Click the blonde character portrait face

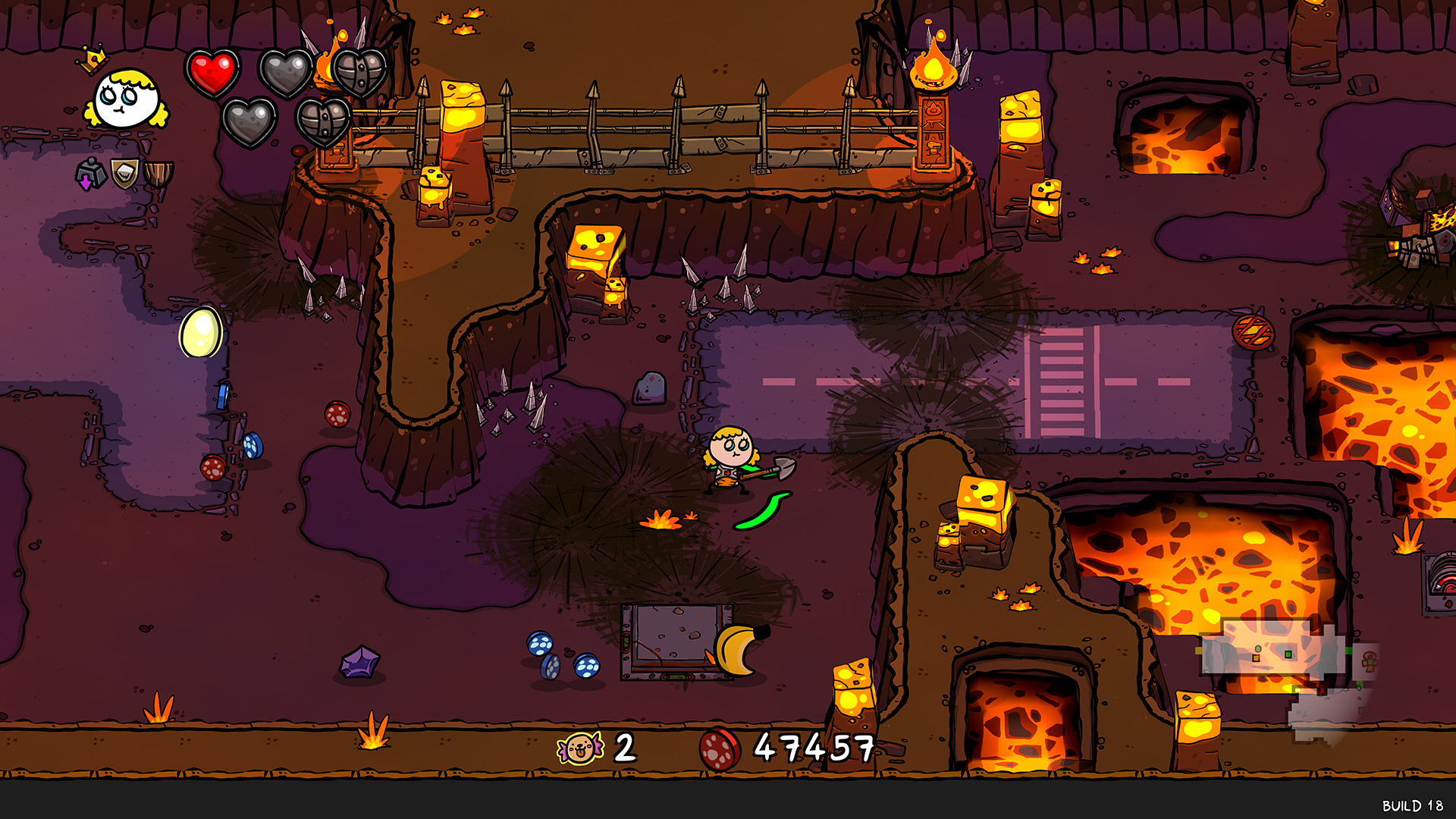[x=127, y=99]
